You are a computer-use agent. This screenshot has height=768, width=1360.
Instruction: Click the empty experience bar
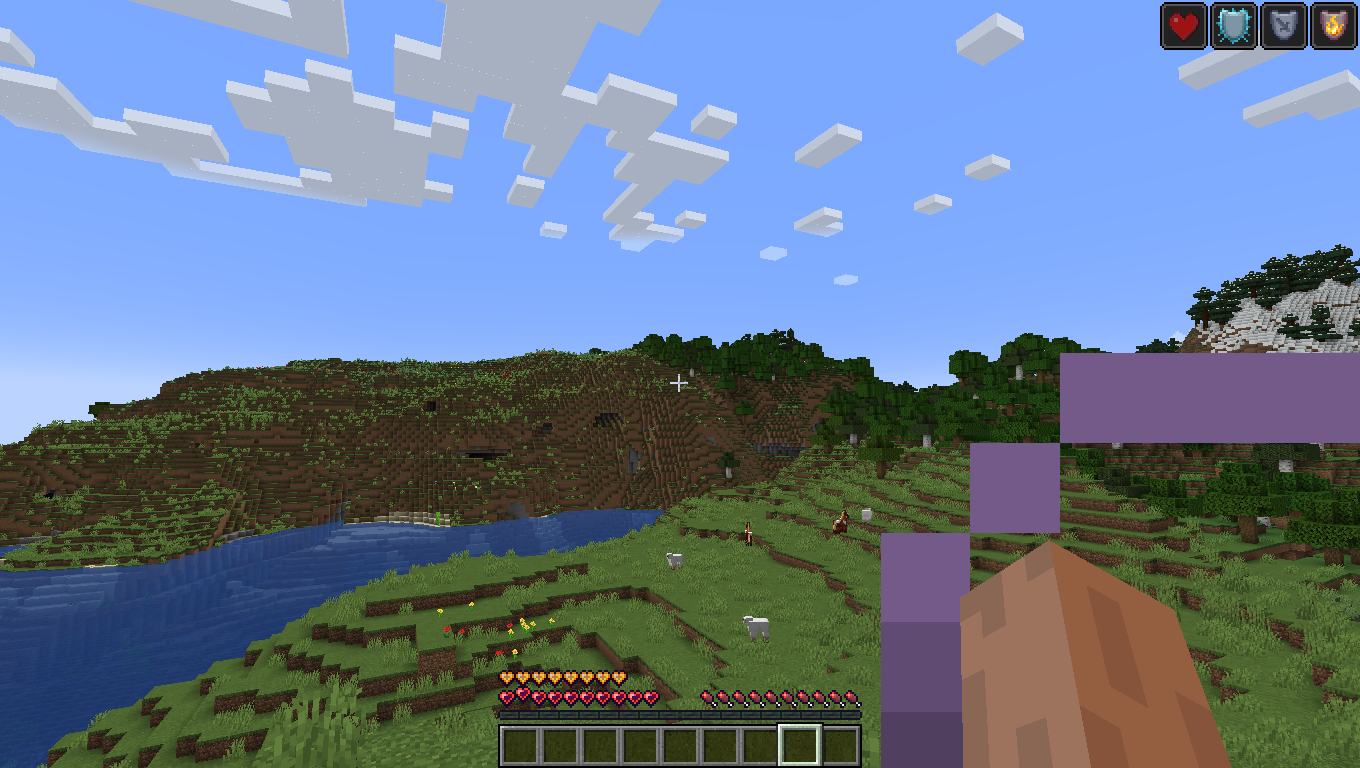pyautogui.click(x=680, y=716)
